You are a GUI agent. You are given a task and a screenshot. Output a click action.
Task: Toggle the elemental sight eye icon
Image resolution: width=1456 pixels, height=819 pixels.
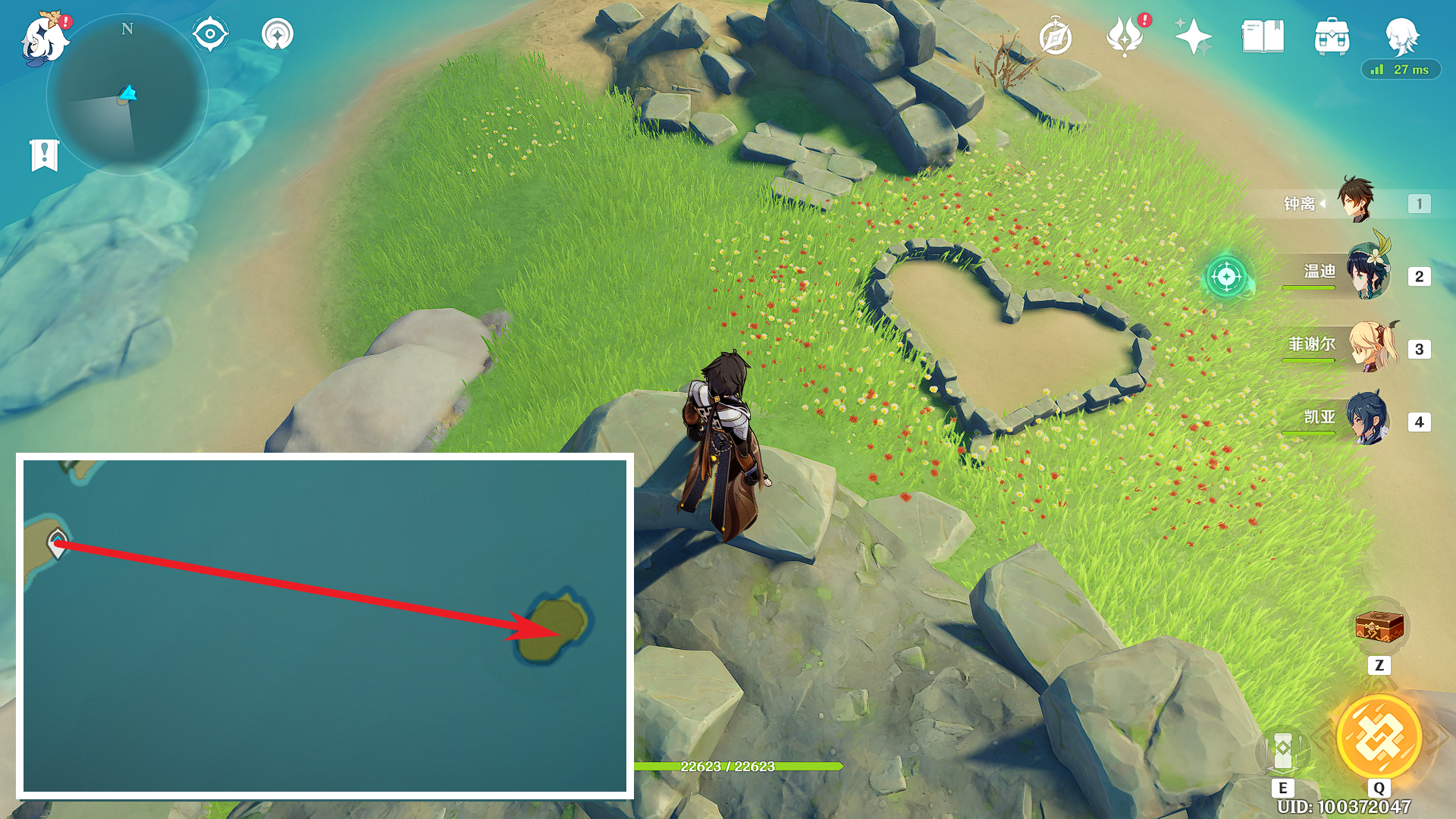point(210,34)
